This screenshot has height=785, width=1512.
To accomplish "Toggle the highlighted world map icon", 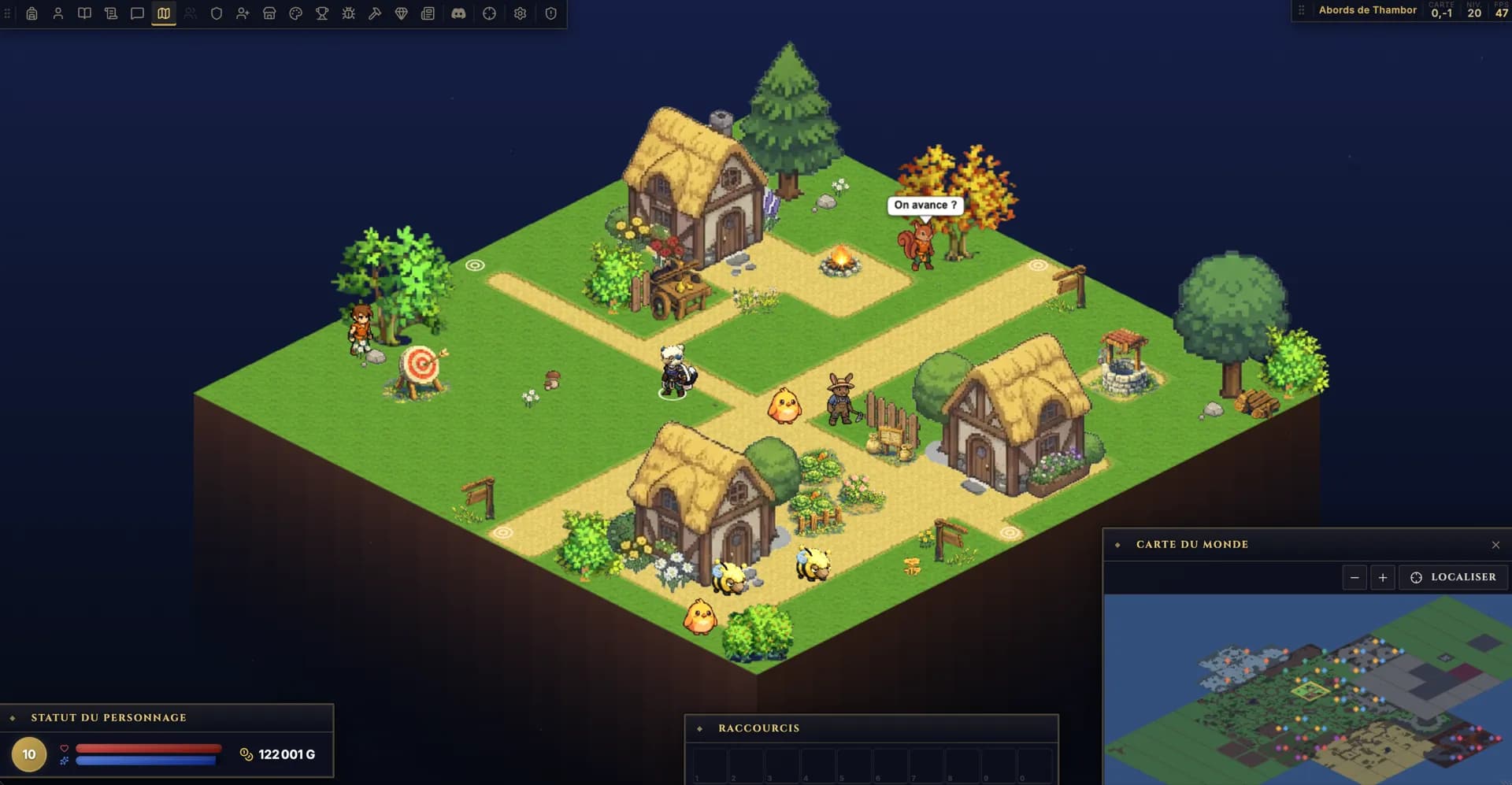I will (x=164, y=13).
